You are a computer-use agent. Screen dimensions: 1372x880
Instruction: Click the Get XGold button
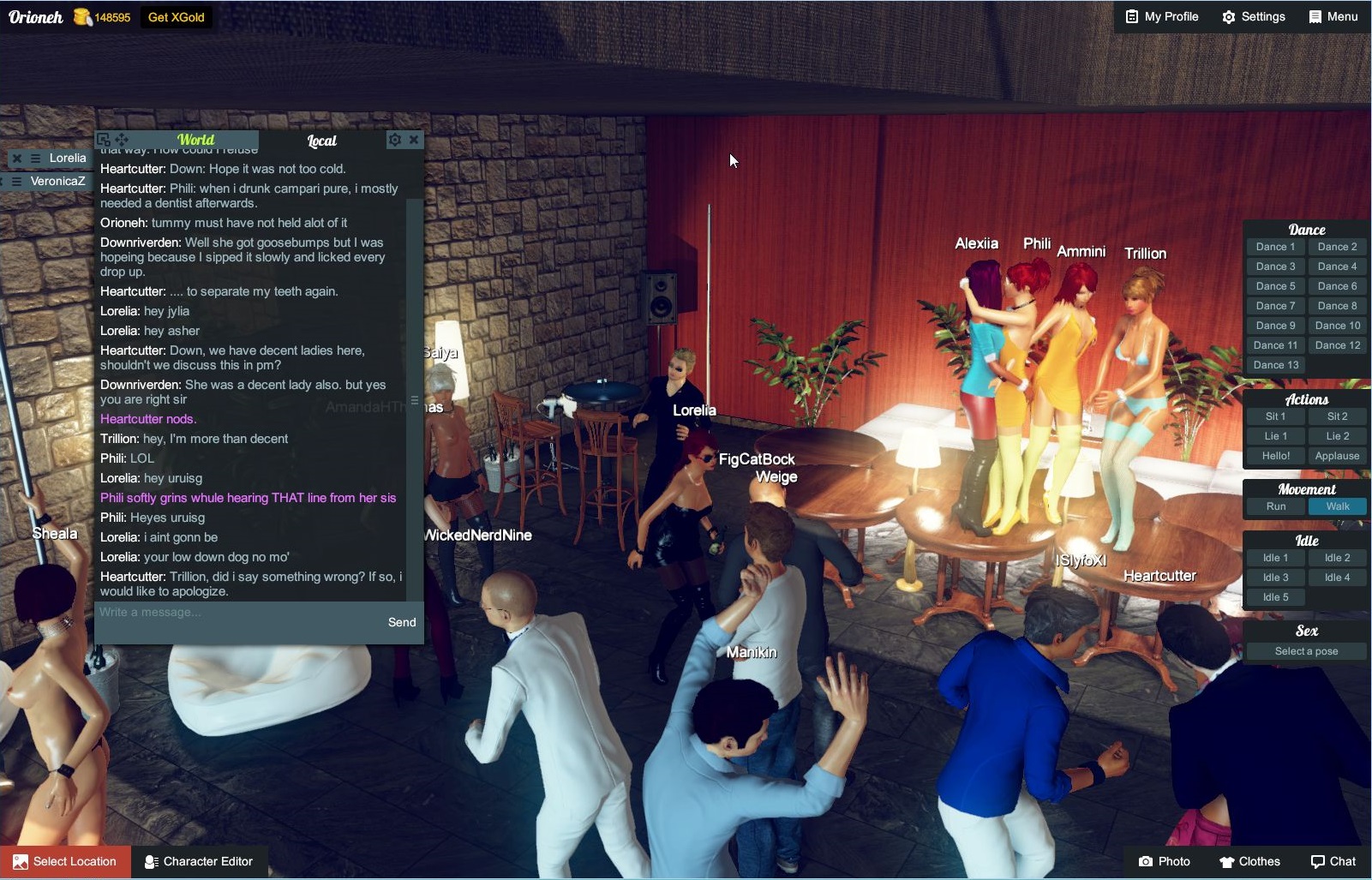177,16
